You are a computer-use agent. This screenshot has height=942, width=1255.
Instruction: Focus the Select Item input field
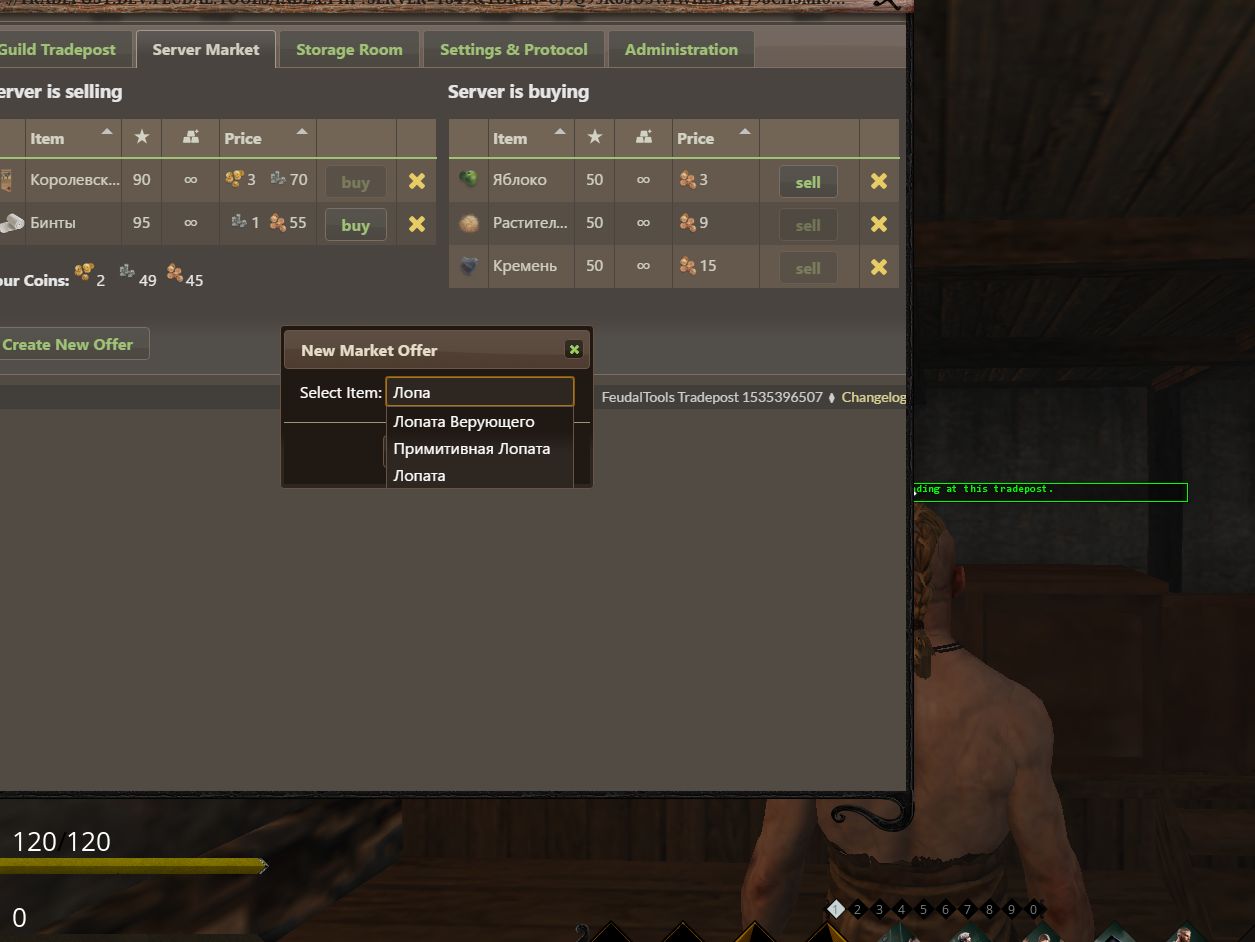[x=479, y=392]
